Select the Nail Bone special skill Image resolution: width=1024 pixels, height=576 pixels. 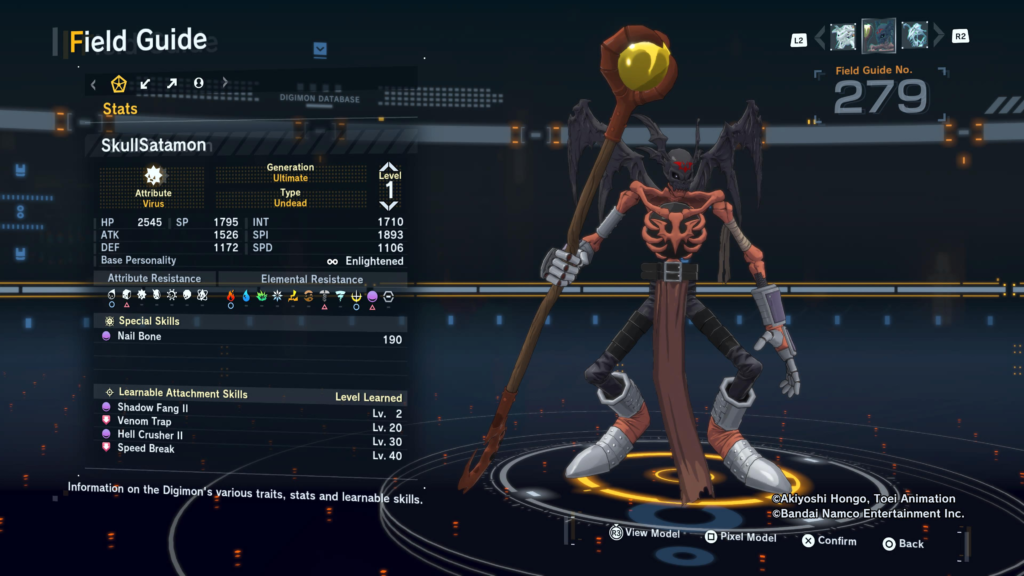pyautogui.click(x=139, y=337)
